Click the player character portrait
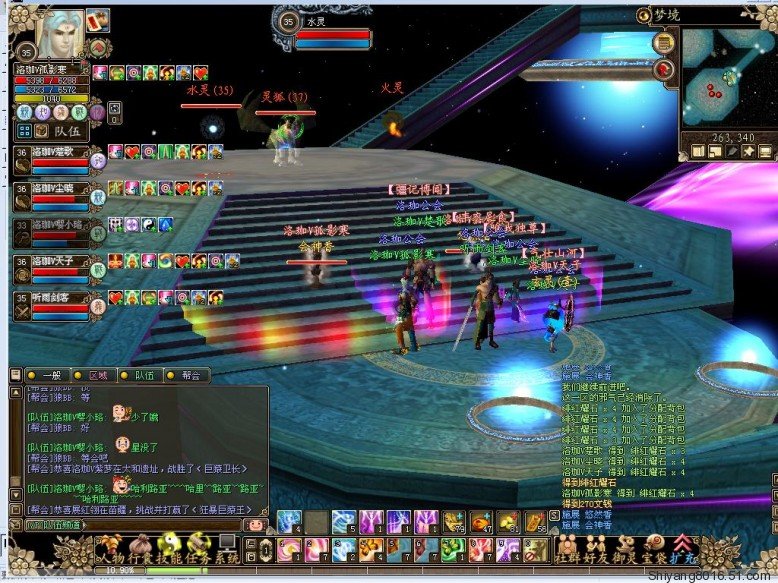This screenshot has height=583, width=778. coord(60,32)
